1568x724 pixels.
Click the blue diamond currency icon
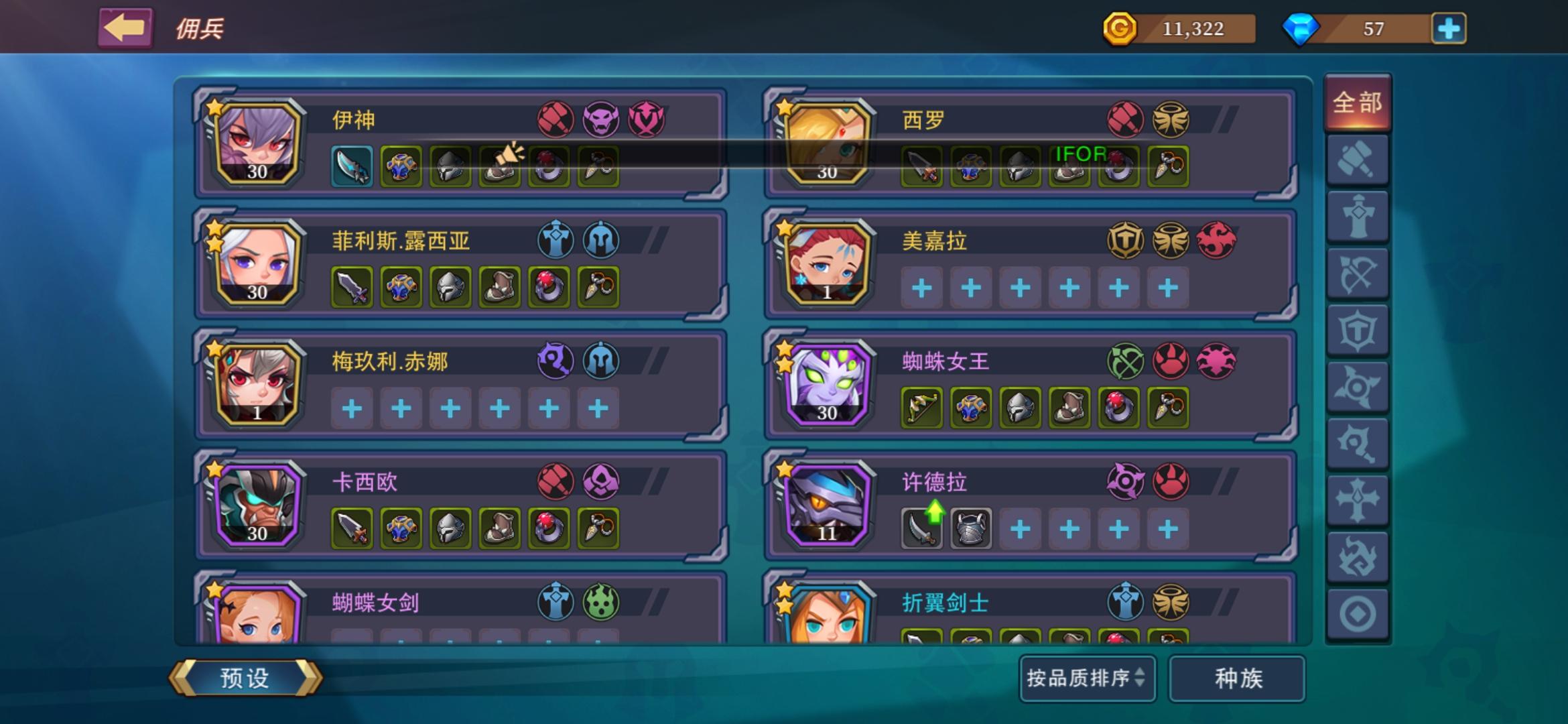[1303, 29]
